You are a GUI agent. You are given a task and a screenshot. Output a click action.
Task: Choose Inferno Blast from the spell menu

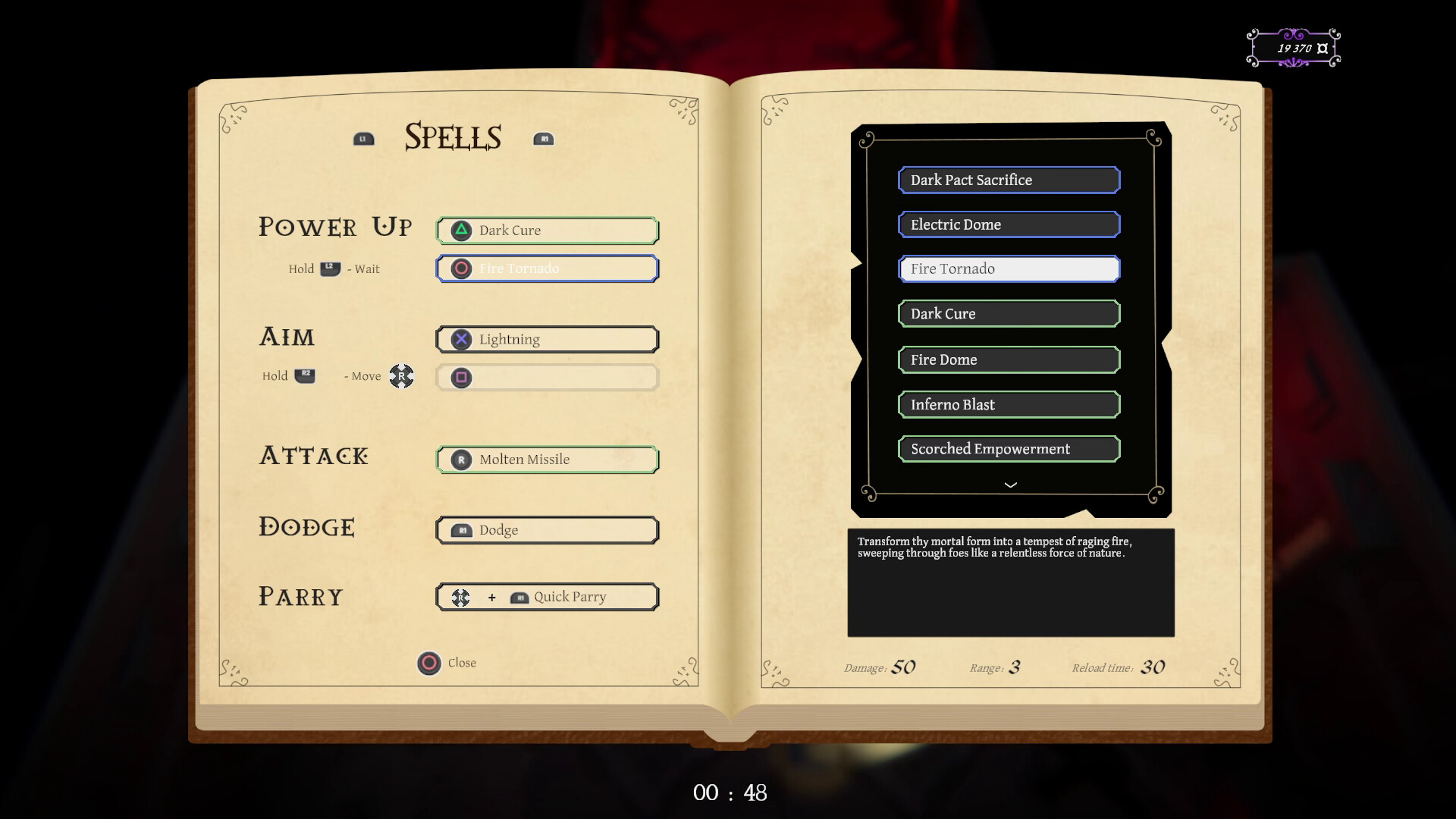click(x=1009, y=404)
